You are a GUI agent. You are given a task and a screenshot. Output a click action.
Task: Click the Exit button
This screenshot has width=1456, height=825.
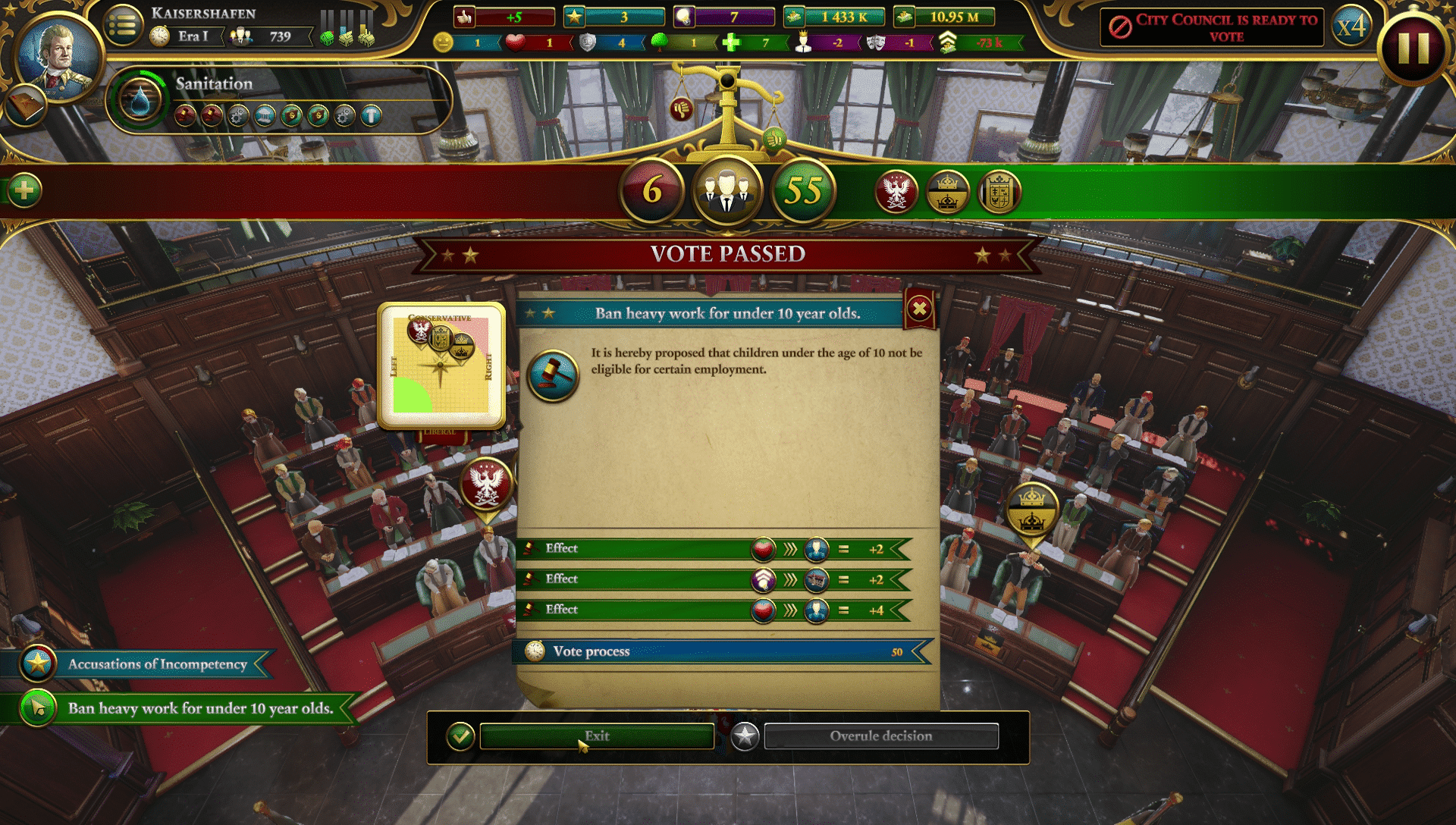point(596,736)
